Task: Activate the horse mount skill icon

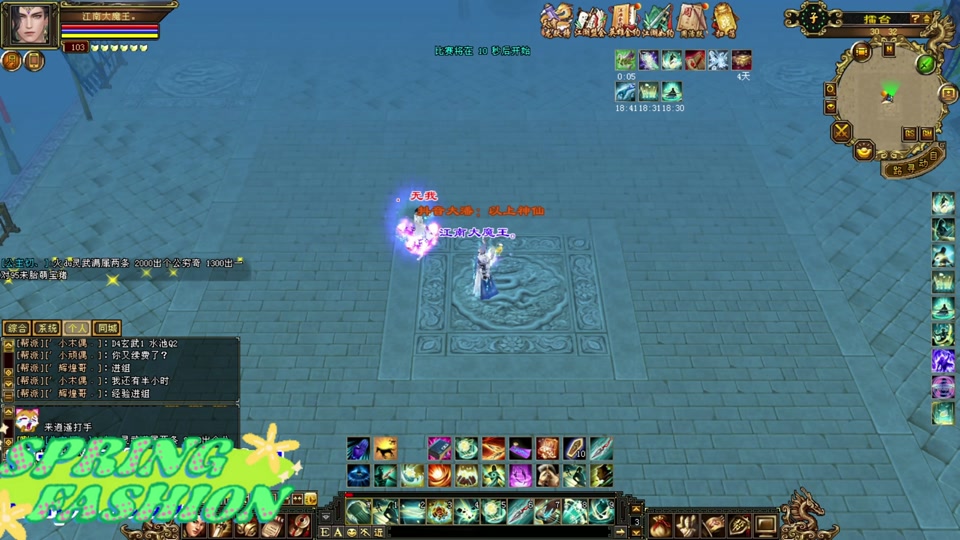Action: (x=385, y=449)
